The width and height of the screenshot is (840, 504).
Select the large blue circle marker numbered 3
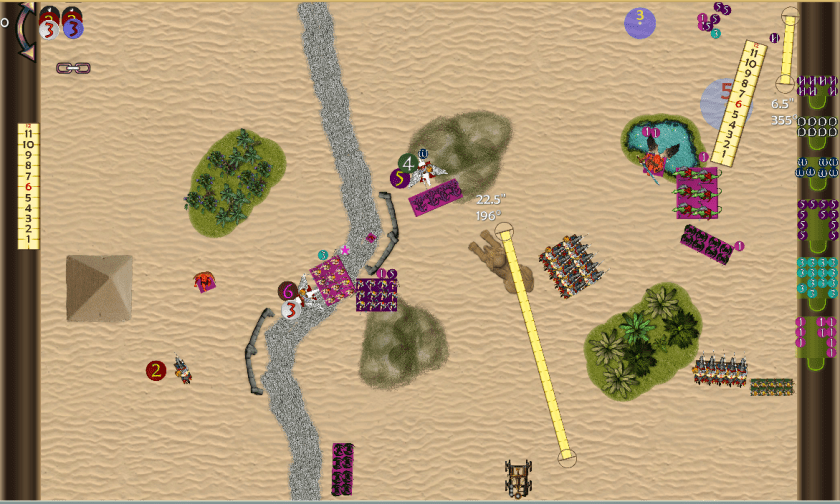pos(640,22)
